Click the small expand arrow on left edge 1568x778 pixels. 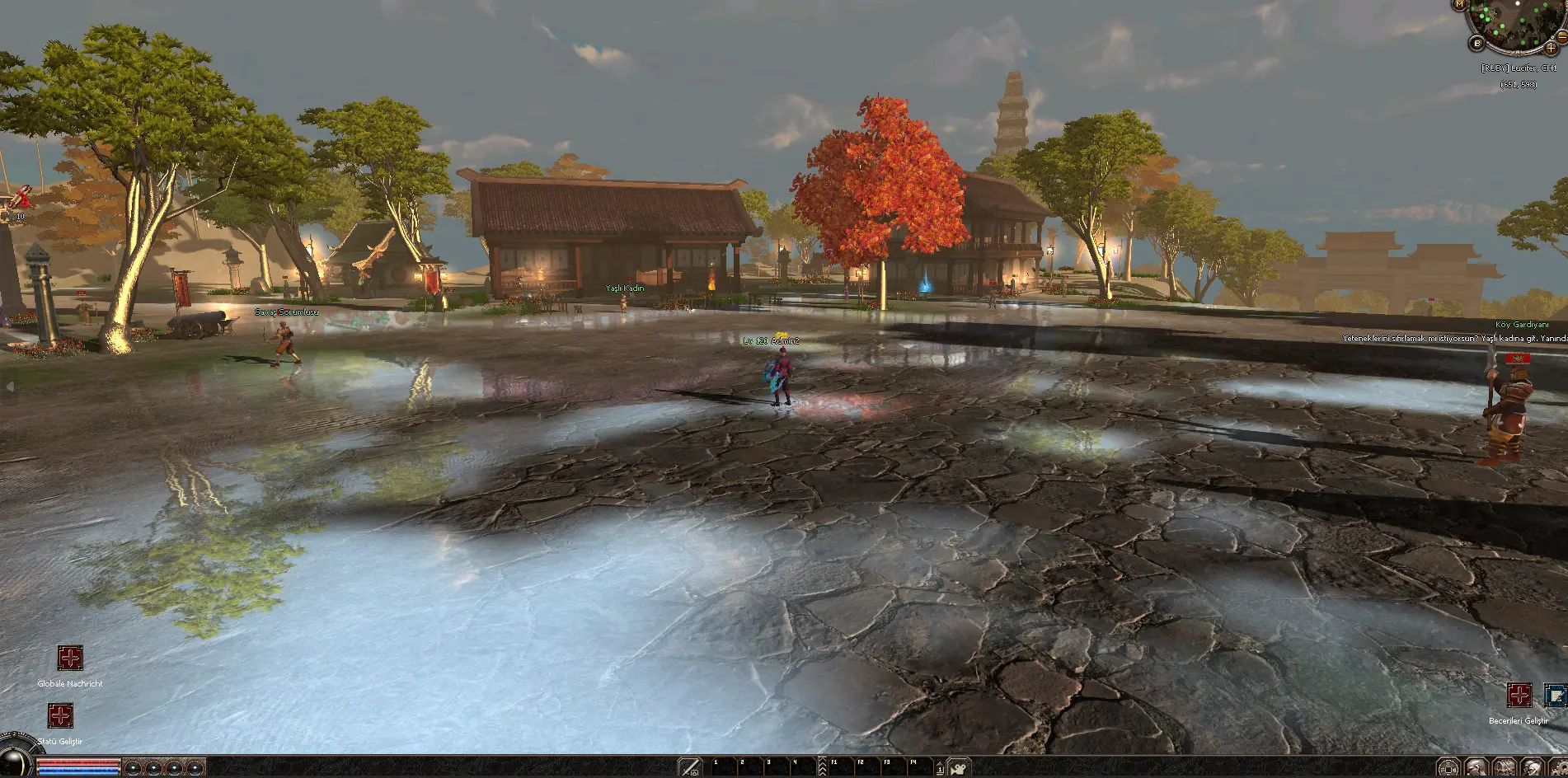pos(10,386)
